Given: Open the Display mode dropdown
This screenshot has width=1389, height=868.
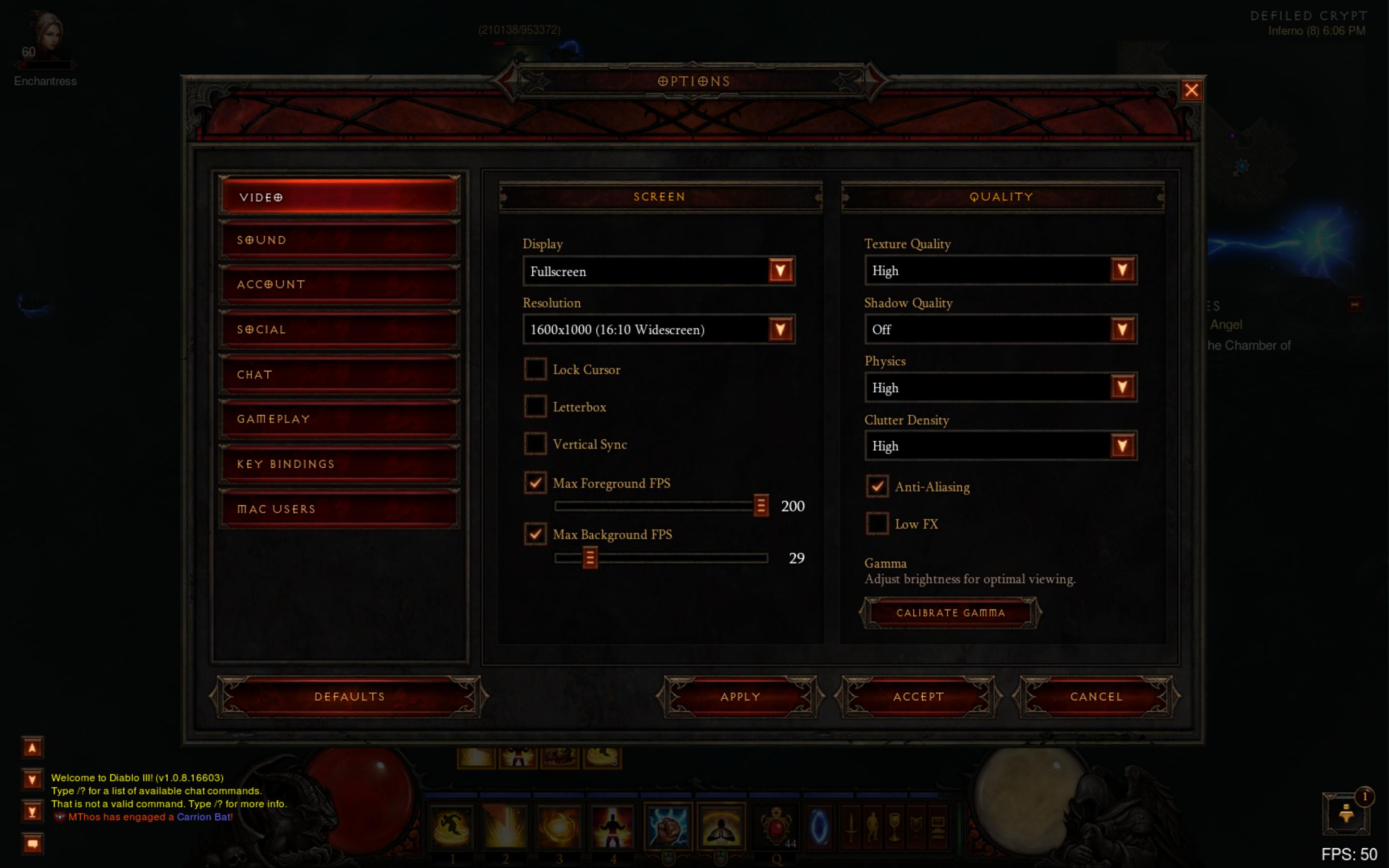Looking at the screenshot, I should pyautogui.click(x=780, y=271).
